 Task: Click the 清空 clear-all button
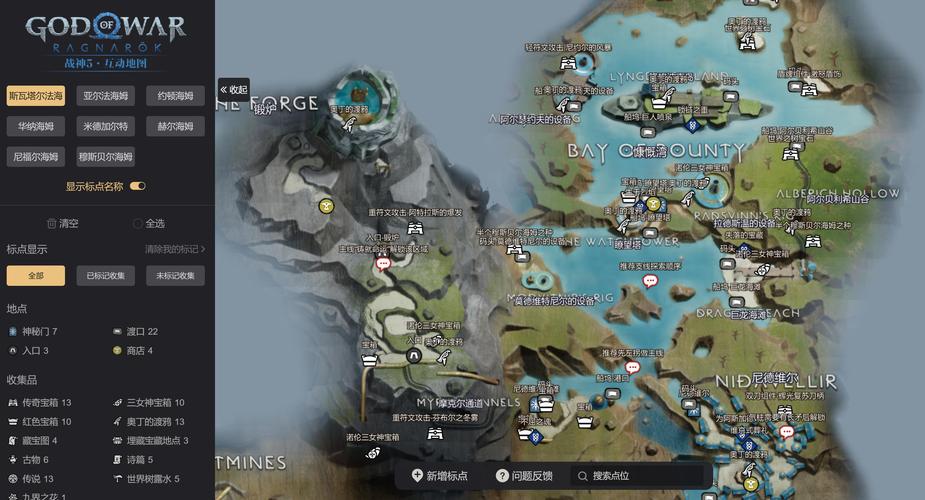(62, 223)
